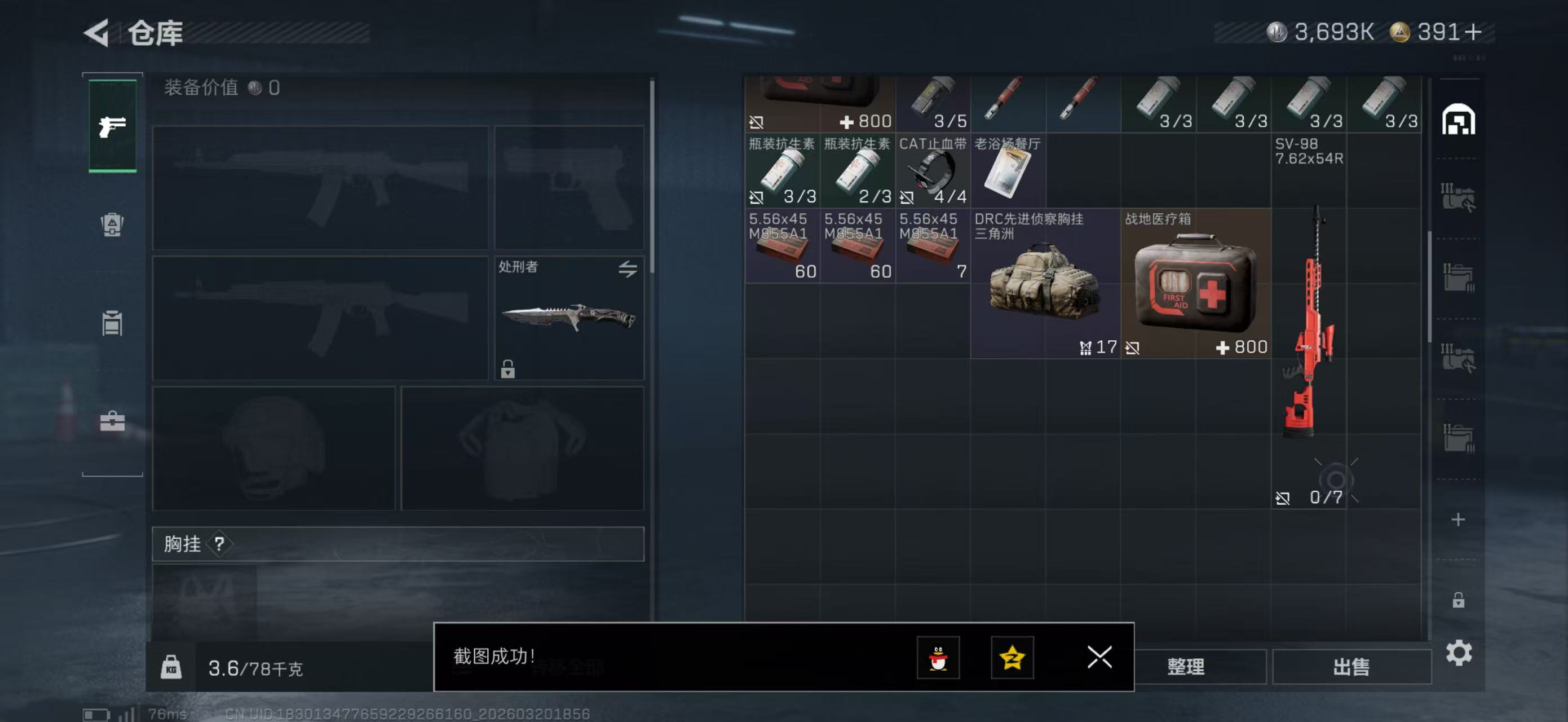Share screenshot to Qzone star icon

tap(1012, 658)
